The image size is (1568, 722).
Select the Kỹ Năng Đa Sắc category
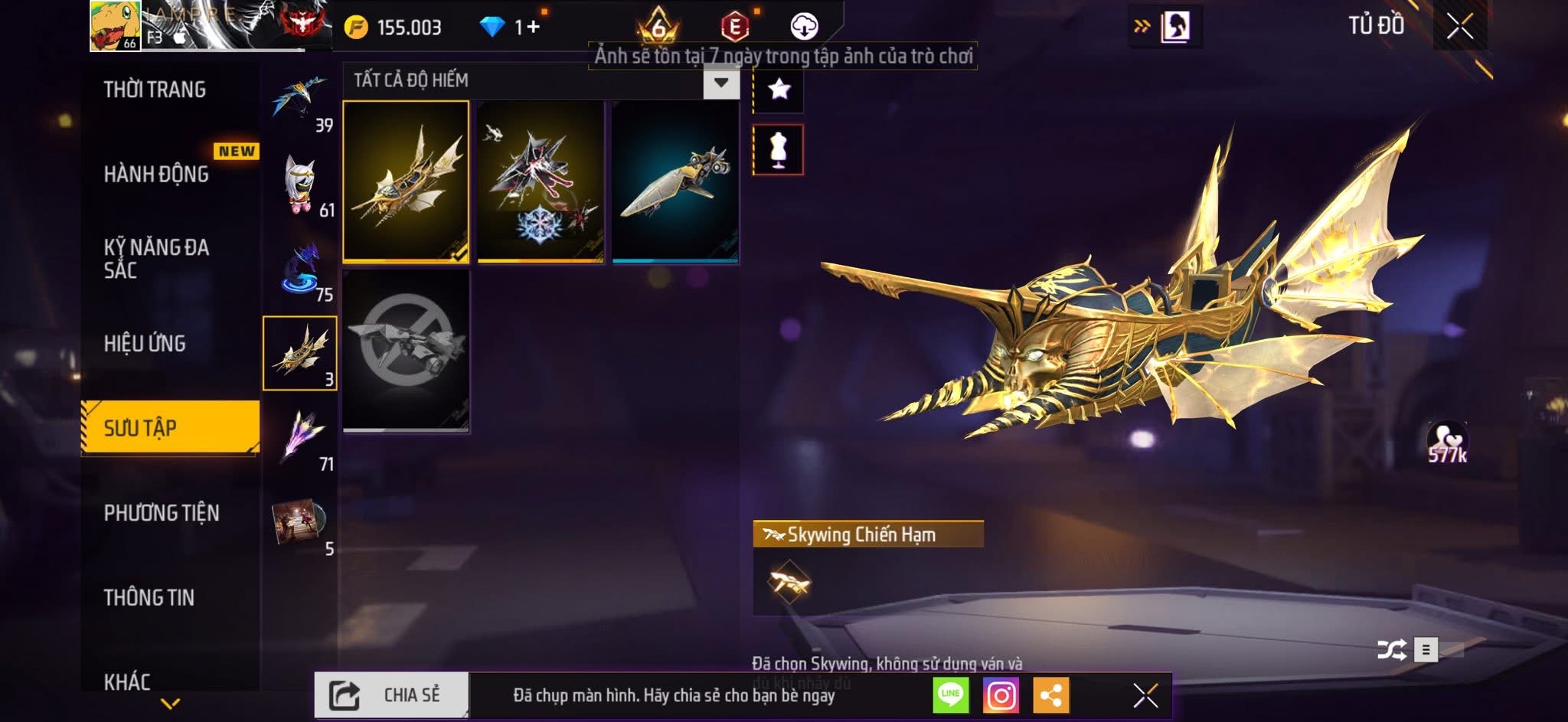pyautogui.click(x=156, y=258)
